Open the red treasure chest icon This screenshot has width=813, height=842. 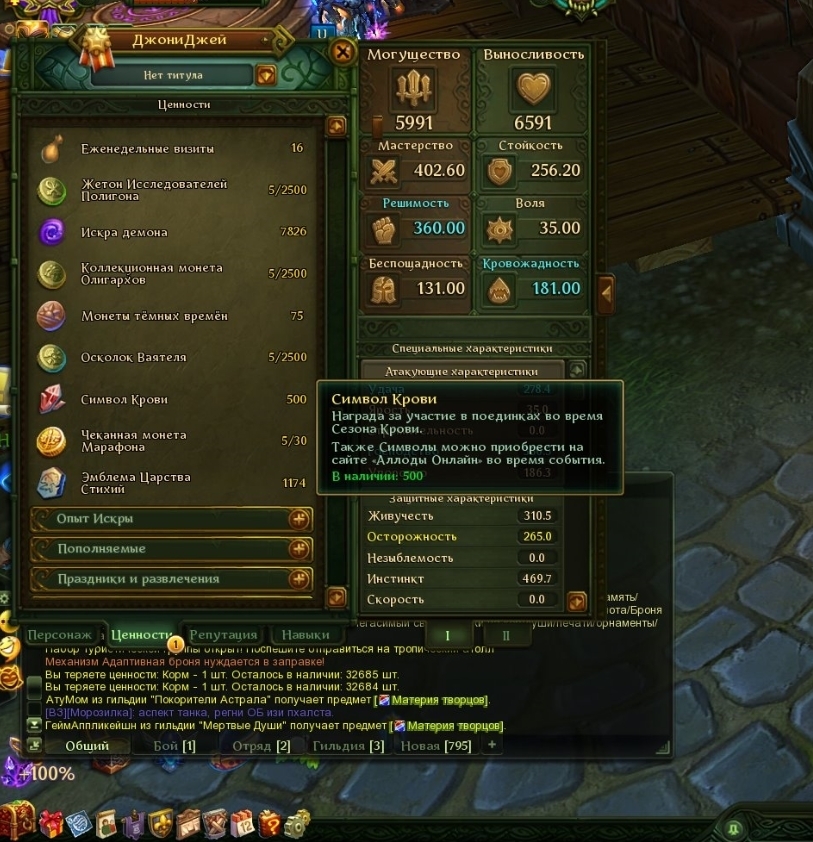click(x=17, y=821)
